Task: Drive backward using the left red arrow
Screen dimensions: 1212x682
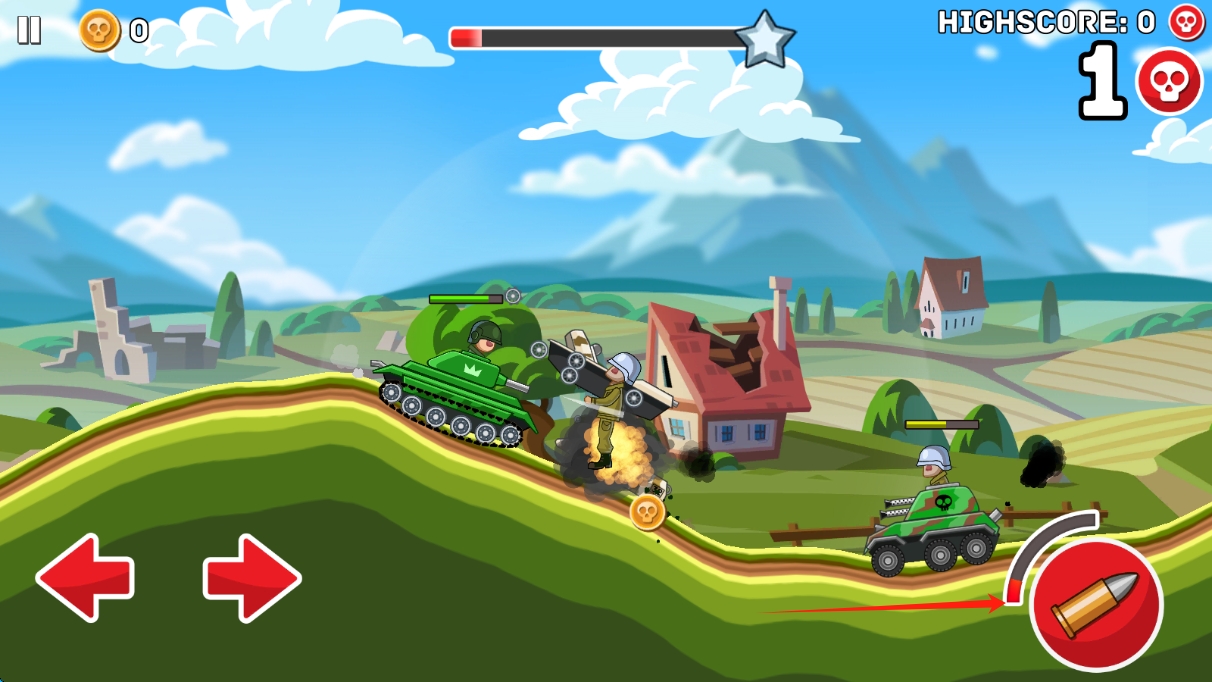Action: 85,577
